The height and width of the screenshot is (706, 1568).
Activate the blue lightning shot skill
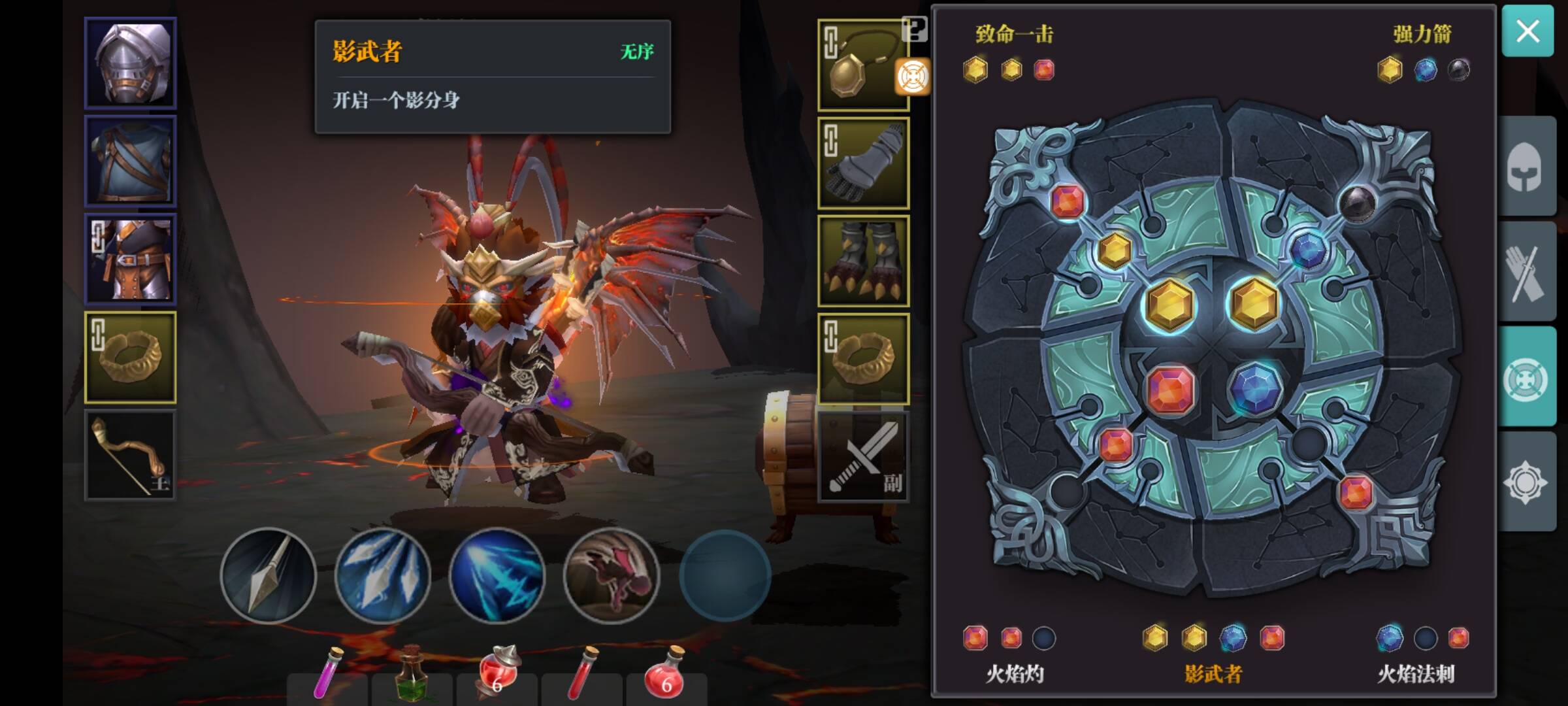[x=497, y=575]
